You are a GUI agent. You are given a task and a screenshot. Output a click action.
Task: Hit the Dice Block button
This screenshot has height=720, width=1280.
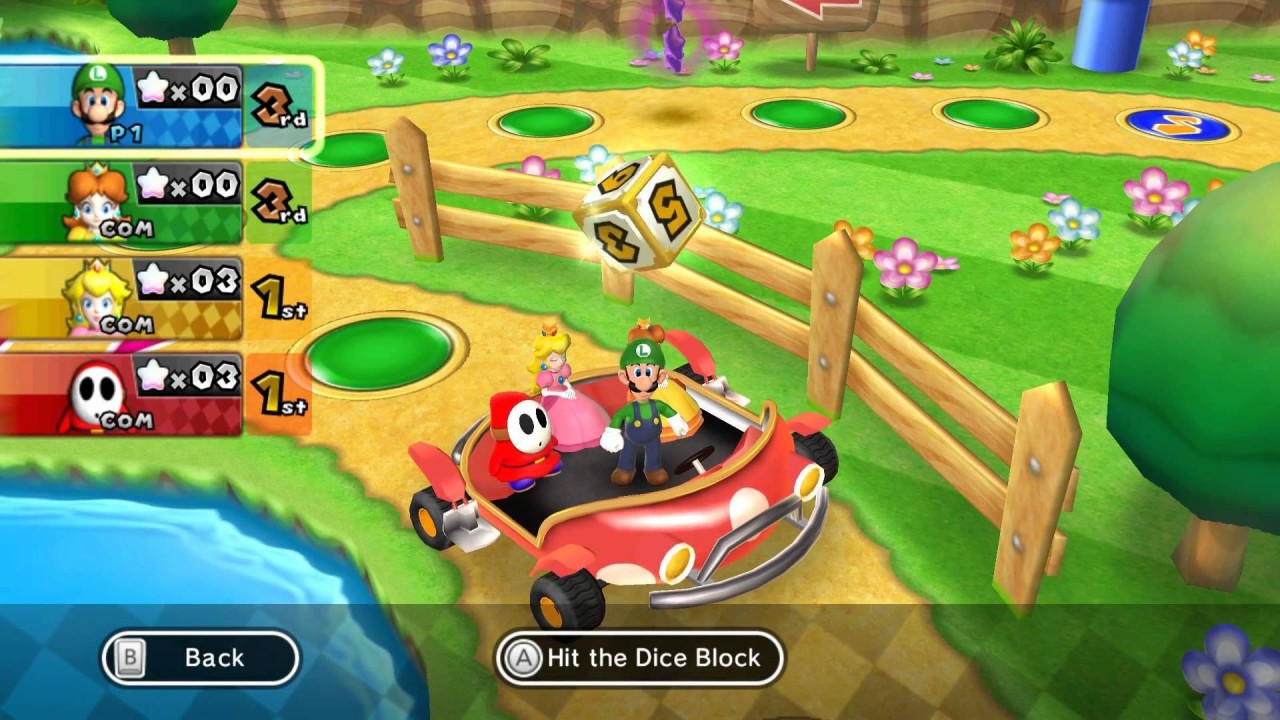(640, 658)
